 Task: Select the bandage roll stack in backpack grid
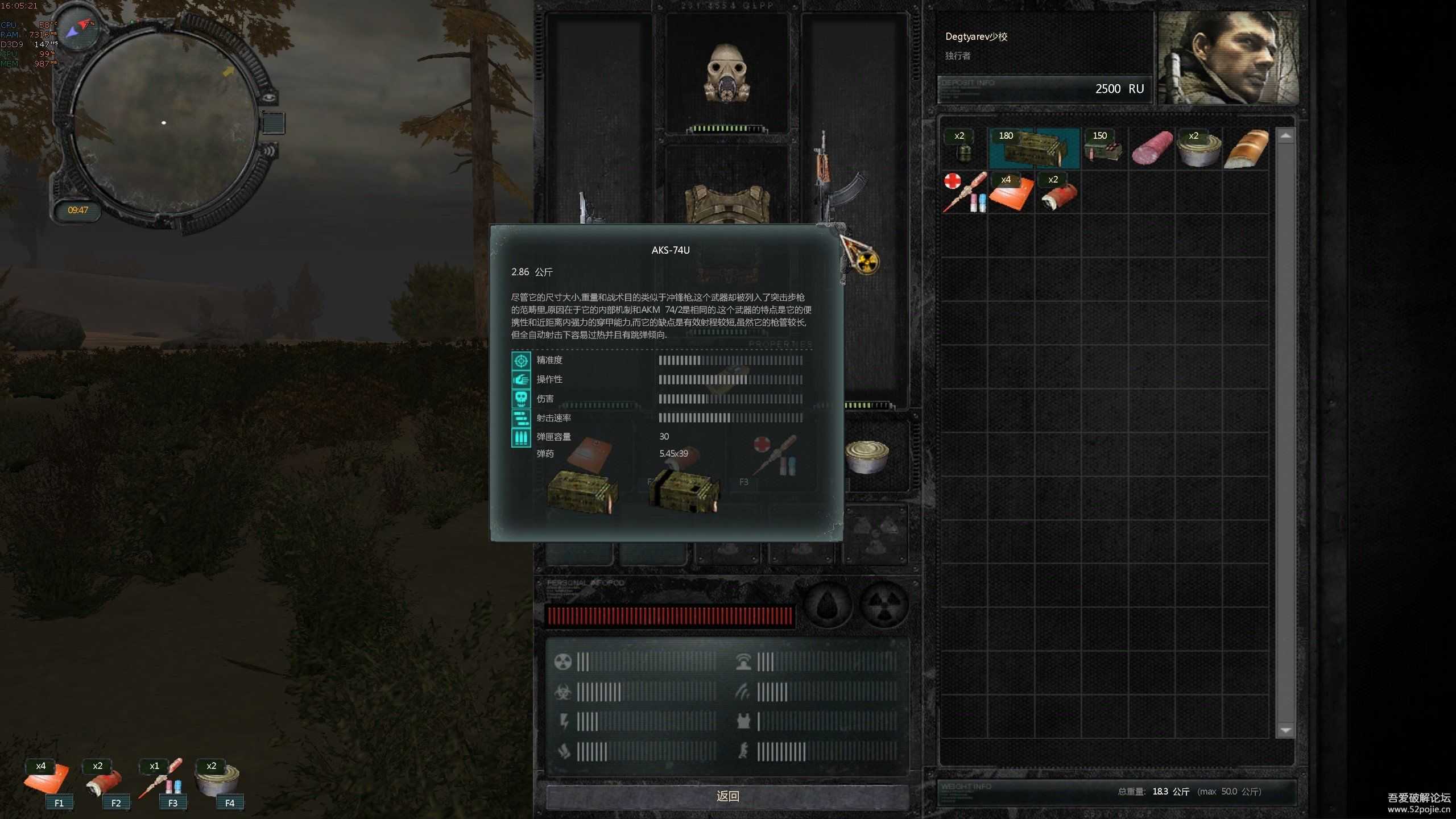(x=1057, y=192)
